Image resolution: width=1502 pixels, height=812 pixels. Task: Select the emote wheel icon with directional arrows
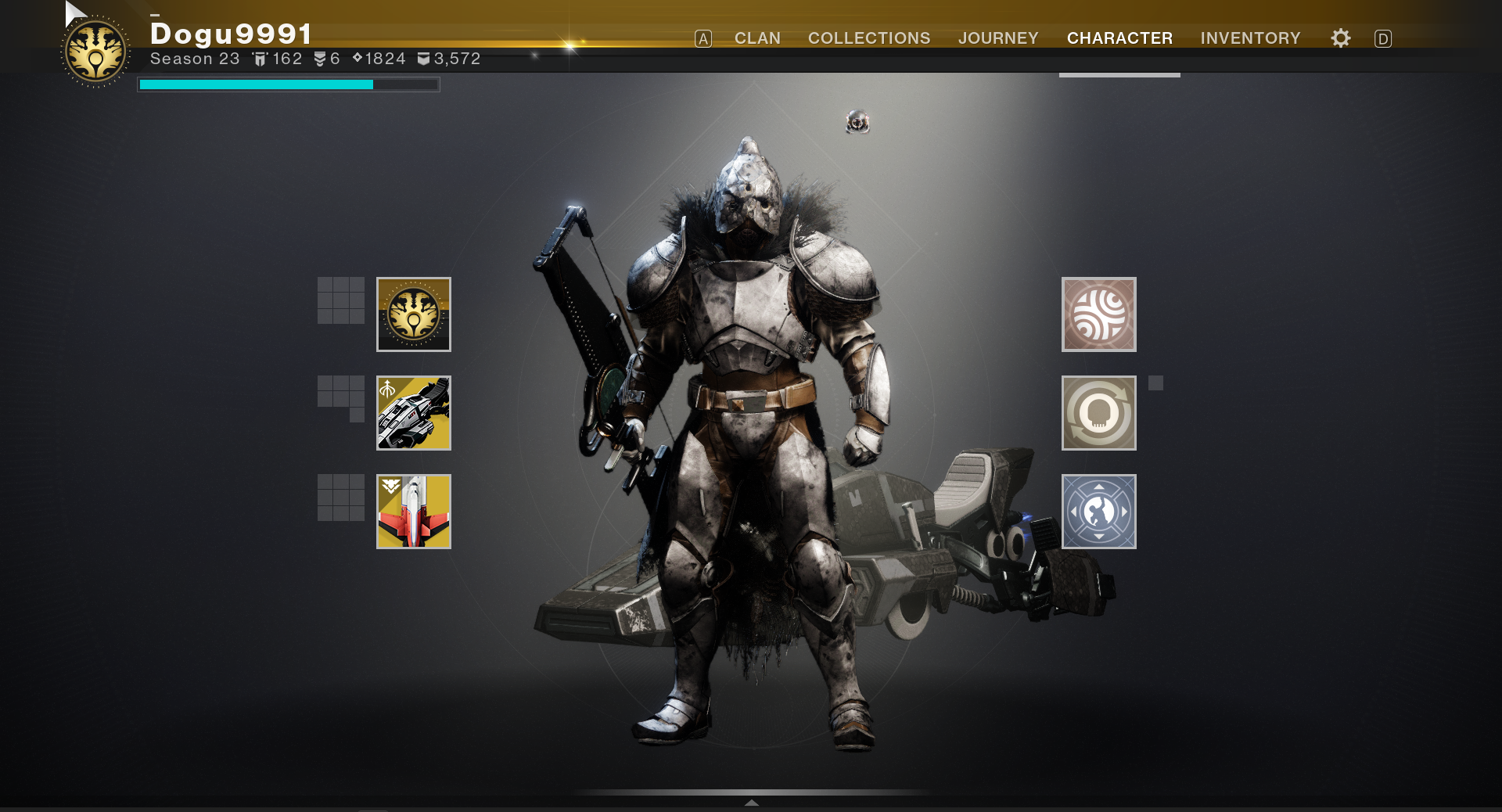click(x=1098, y=511)
